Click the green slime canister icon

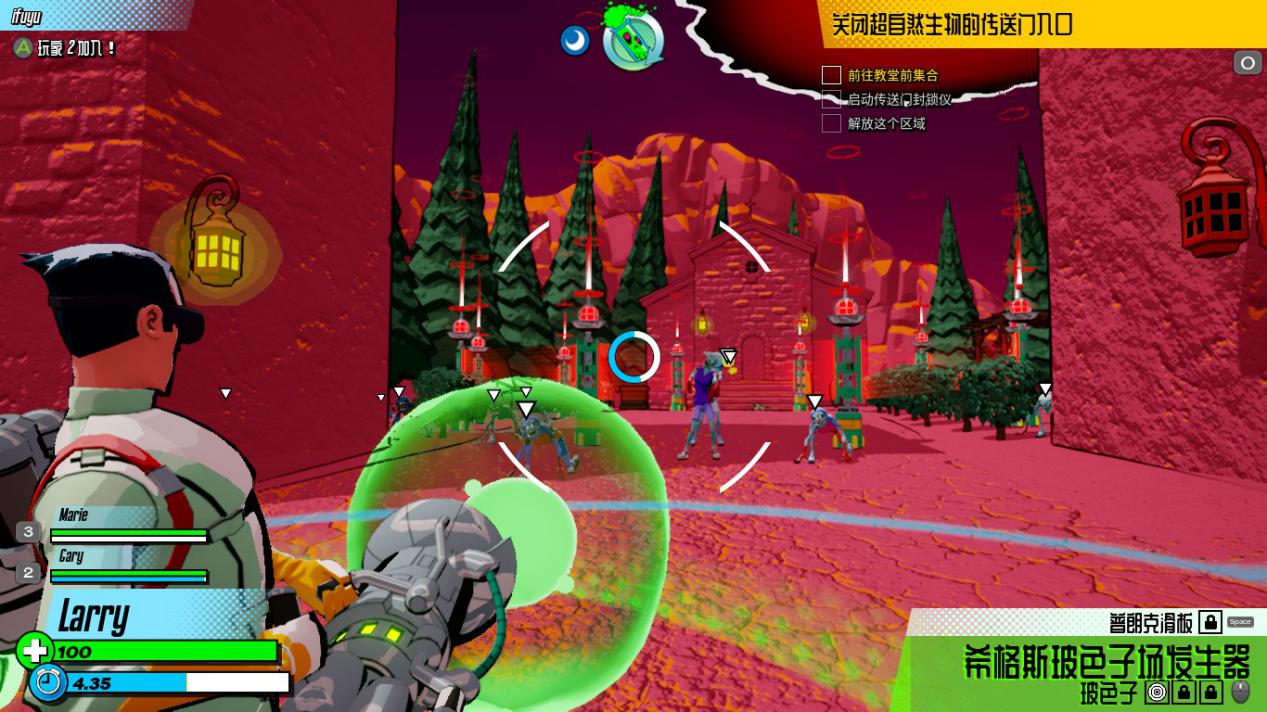coord(634,39)
